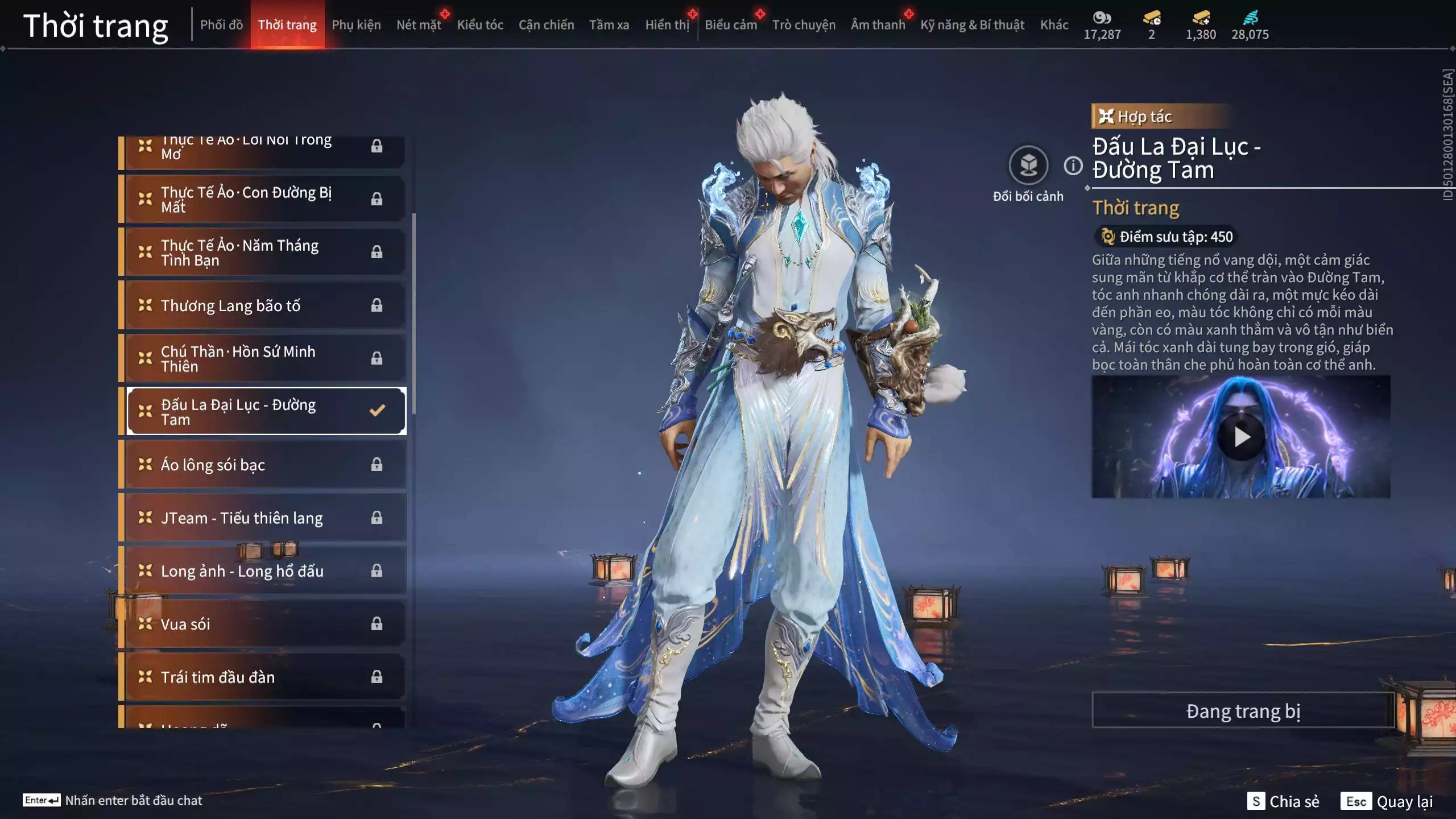Open the outfit info icon
Viewport: 1456px width, 819px height.
click(1073, 166)
